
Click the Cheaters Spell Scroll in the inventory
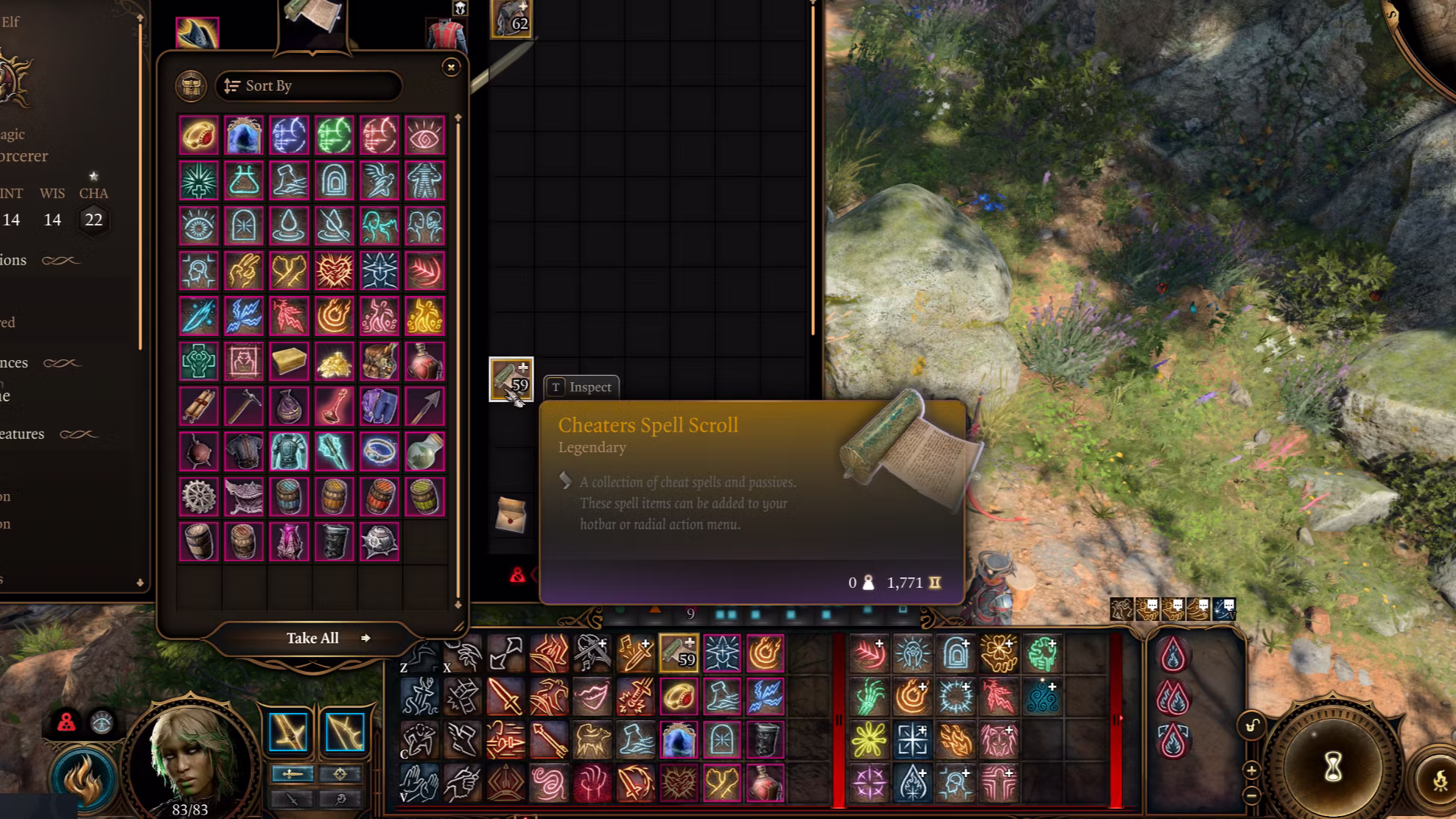tap(511, 379)
